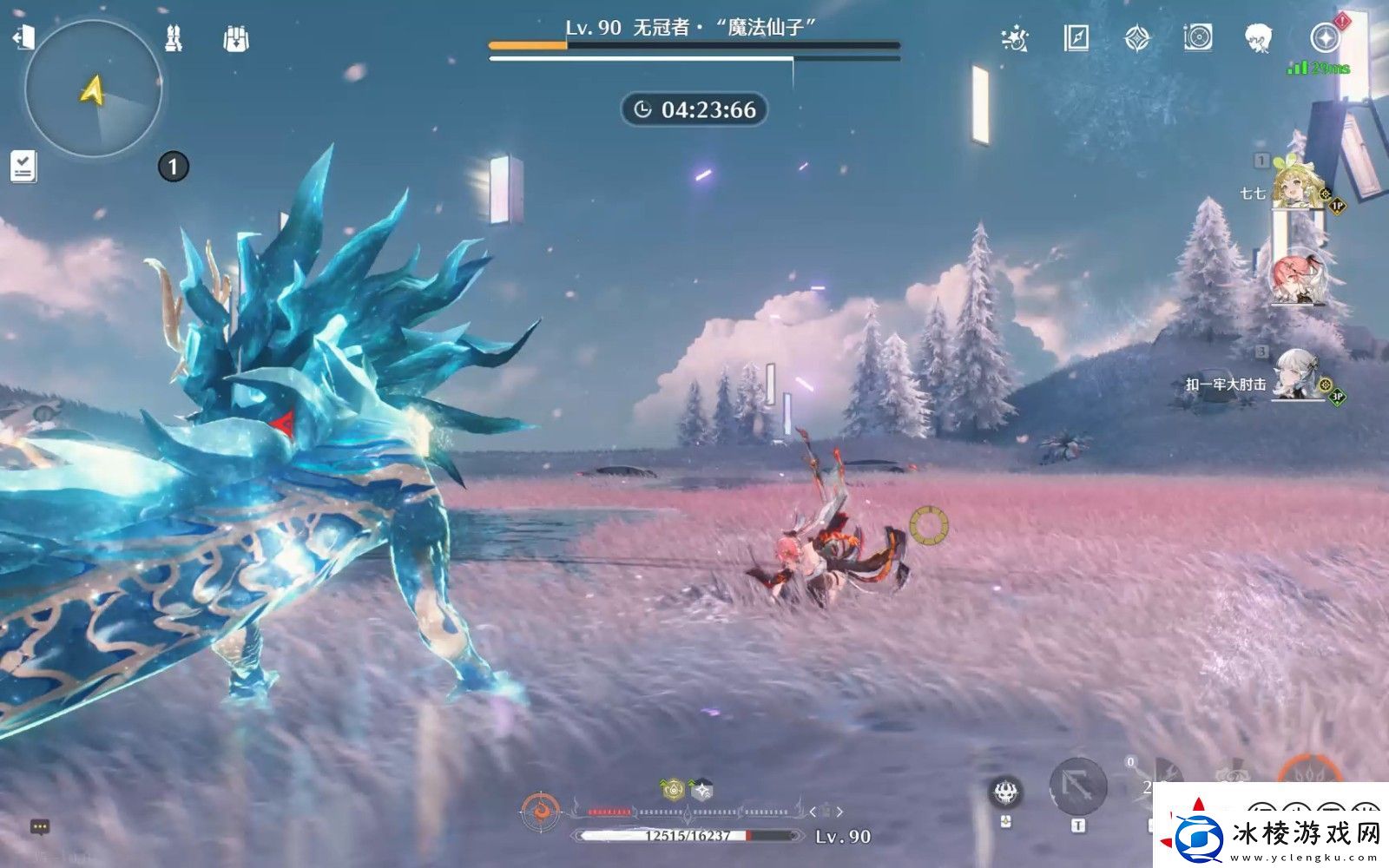1389x868 pixels.
Task: Open the chess pieces team icon
Action: 174,38
